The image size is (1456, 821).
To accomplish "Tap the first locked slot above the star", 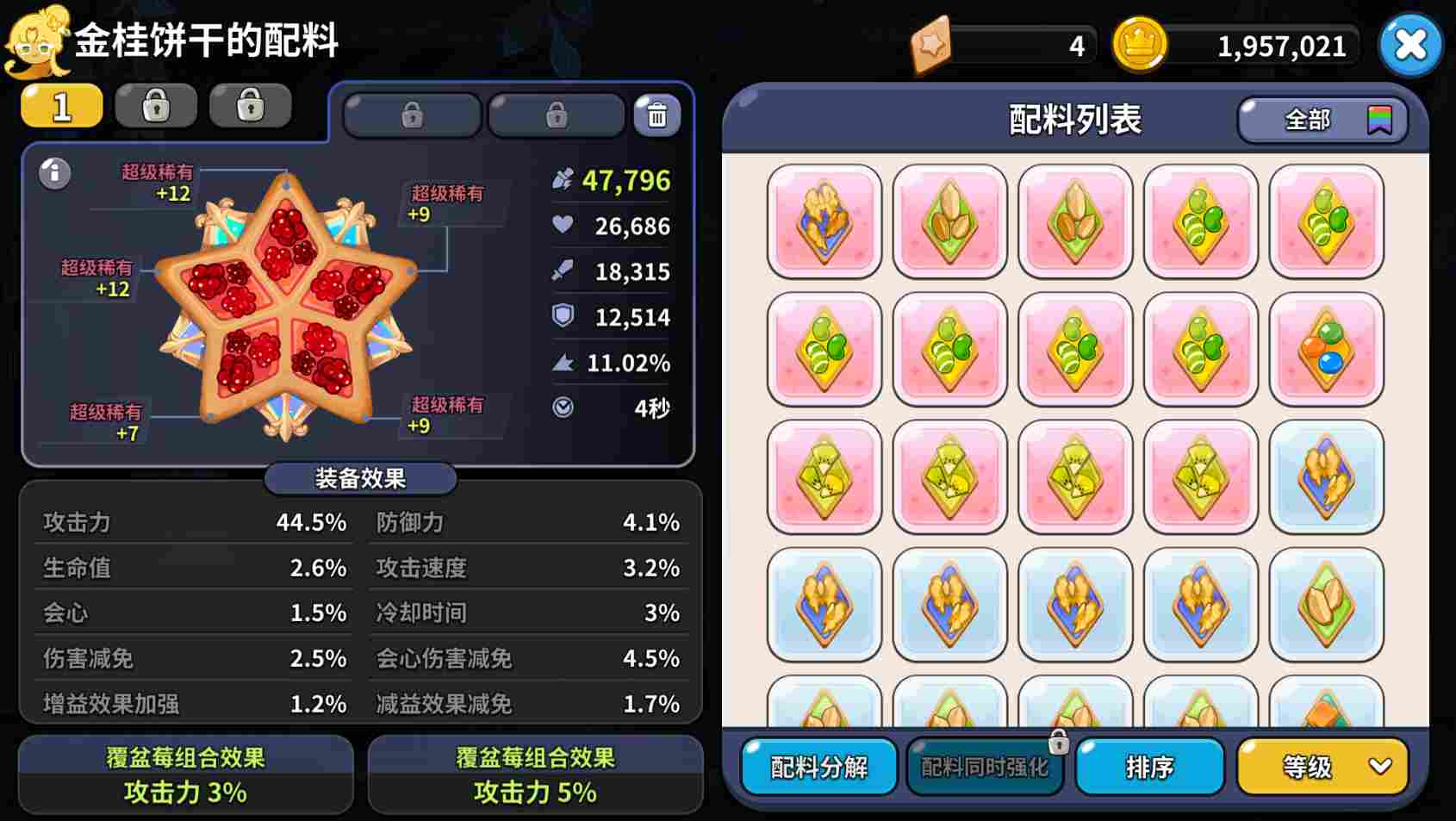I will click(412, 113).
